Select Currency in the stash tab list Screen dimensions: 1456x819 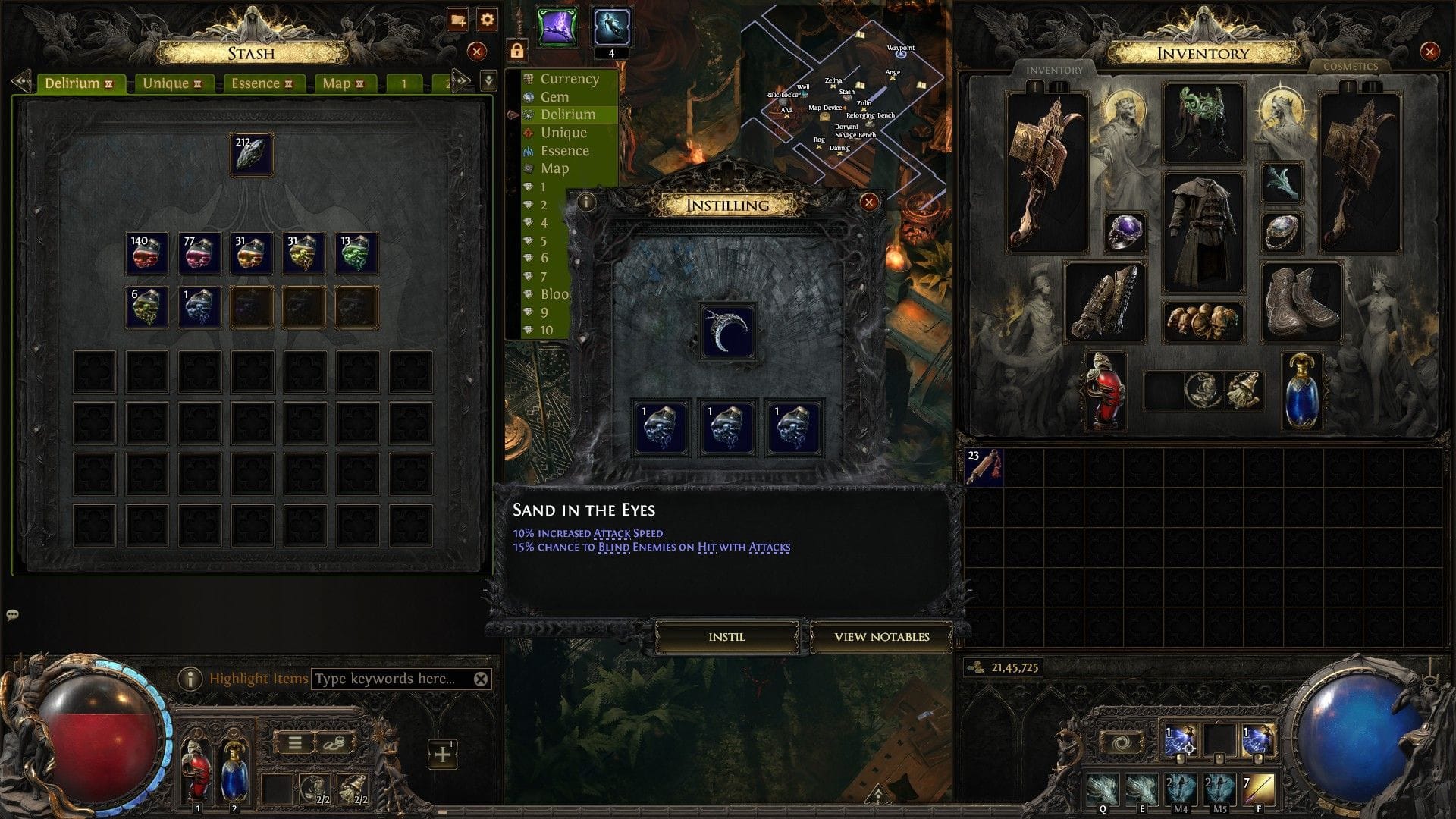point(569,78)
